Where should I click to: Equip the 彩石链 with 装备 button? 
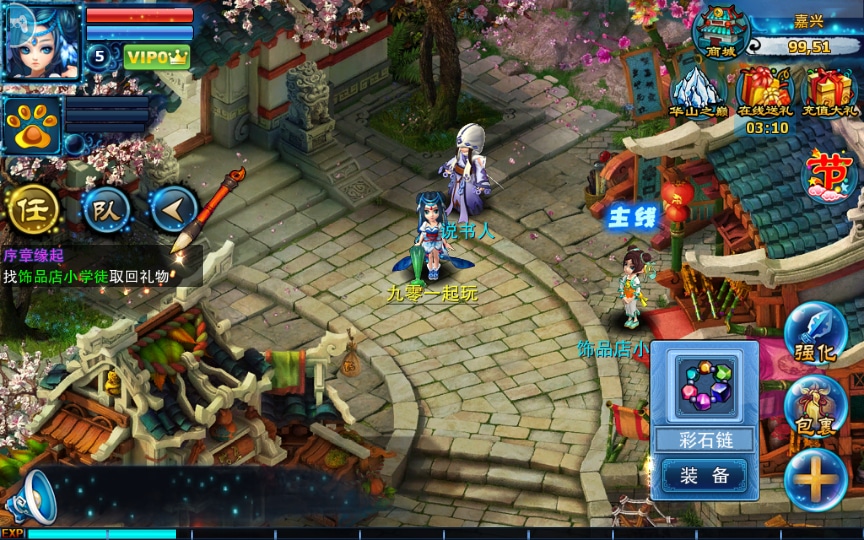point(704,475)
